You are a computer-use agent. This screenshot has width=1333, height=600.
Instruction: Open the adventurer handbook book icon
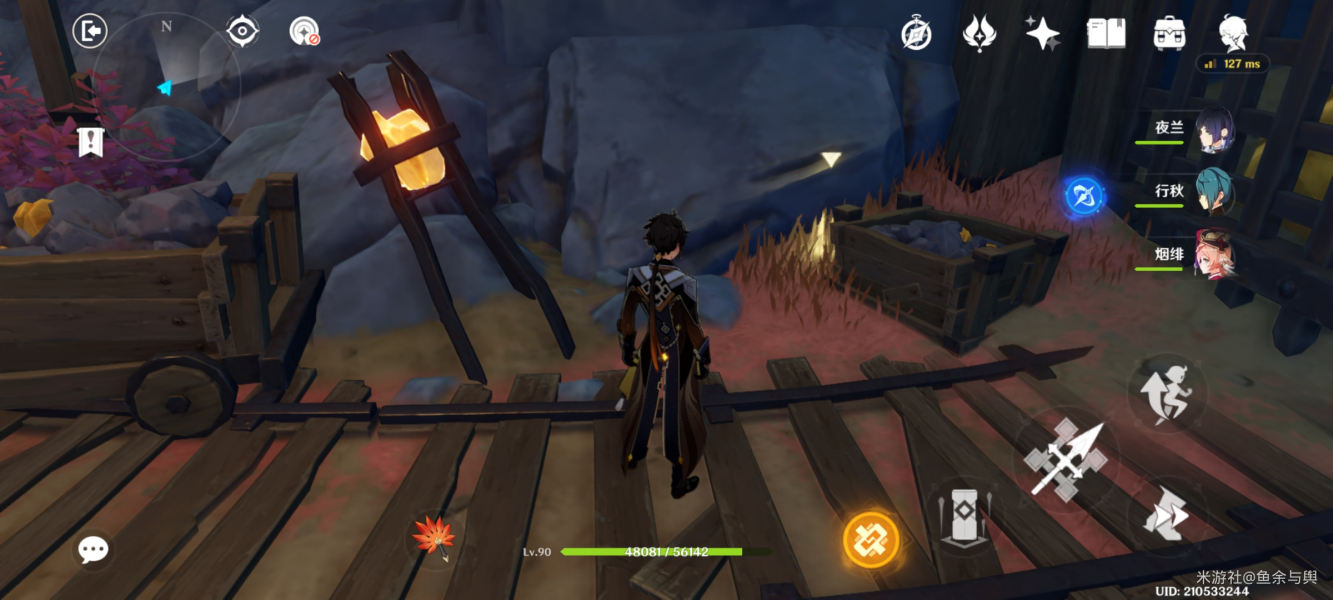[1106, 33]
